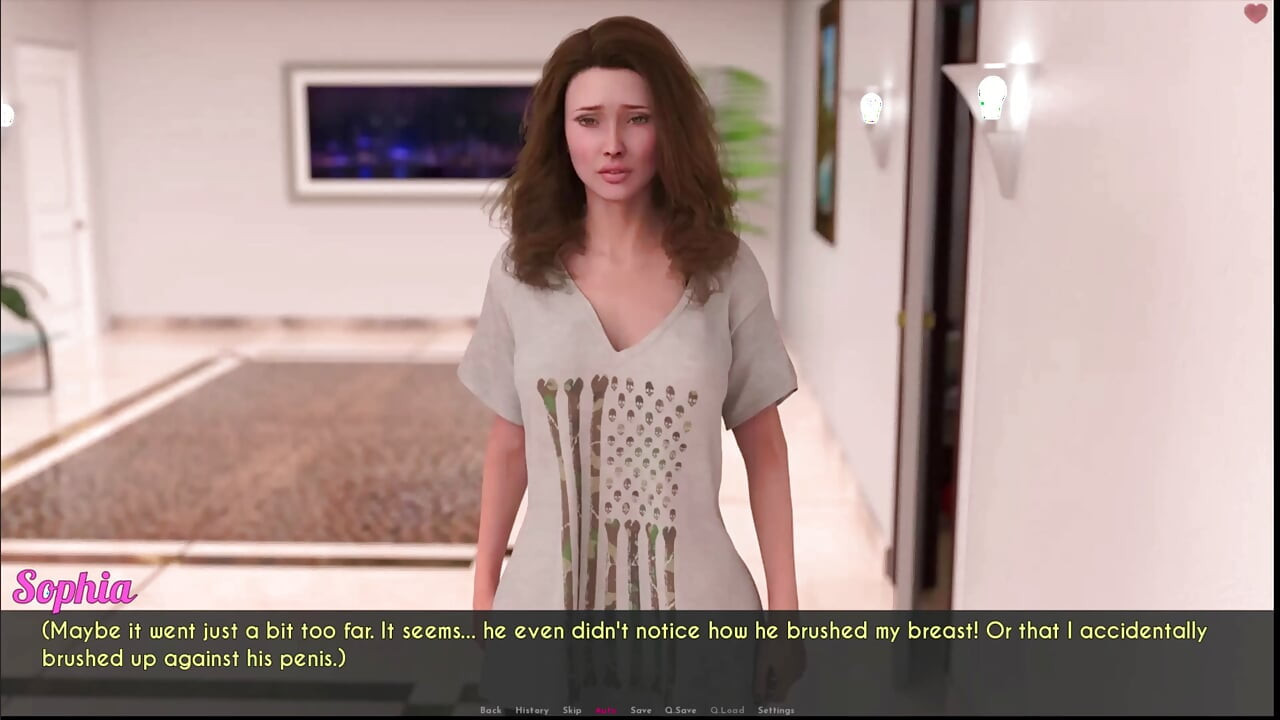This screenshot has height=720, width=1280.
Task: Perform a Quick Save
Action: point(681,710)
